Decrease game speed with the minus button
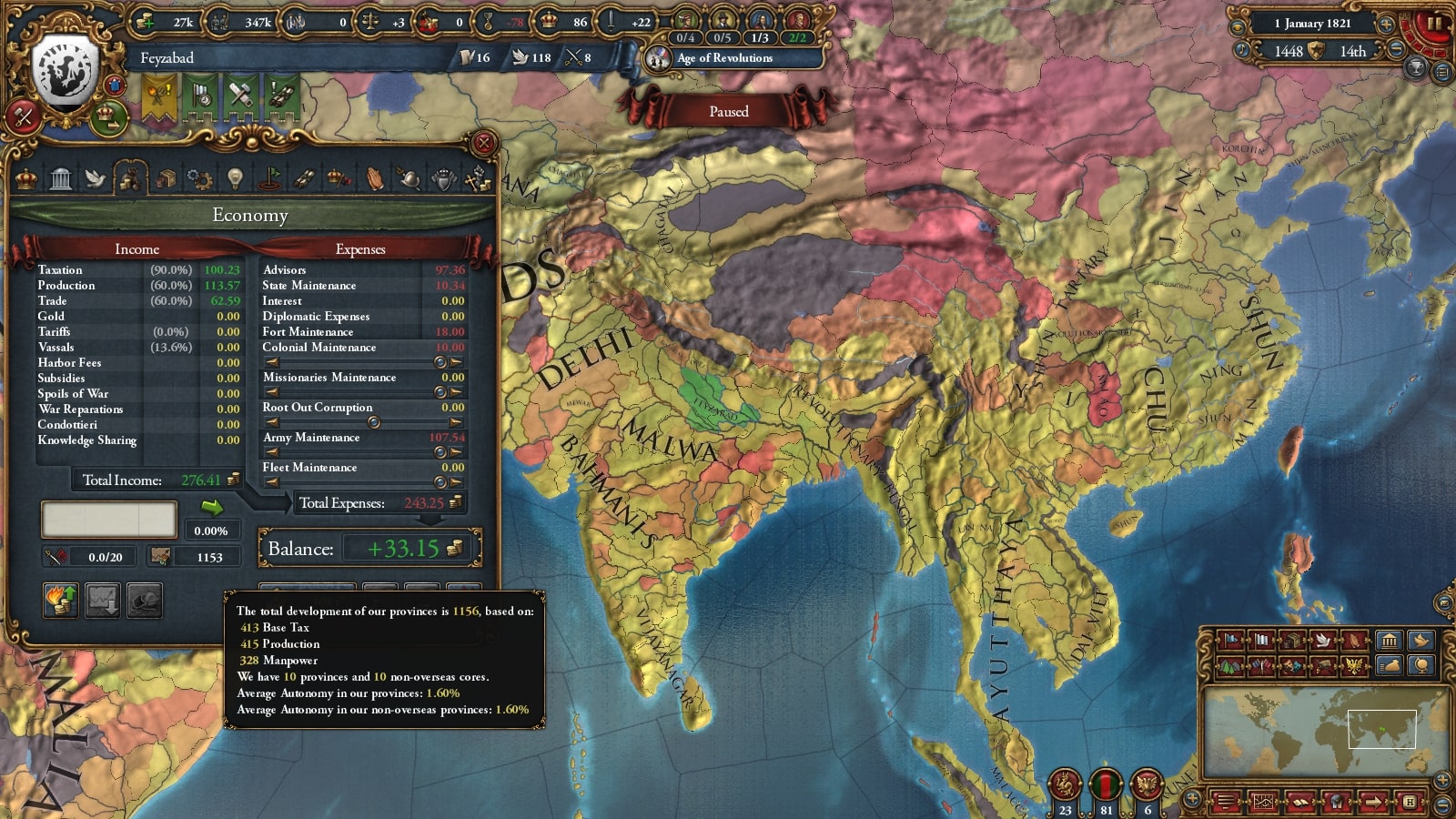 point(1396,51)
